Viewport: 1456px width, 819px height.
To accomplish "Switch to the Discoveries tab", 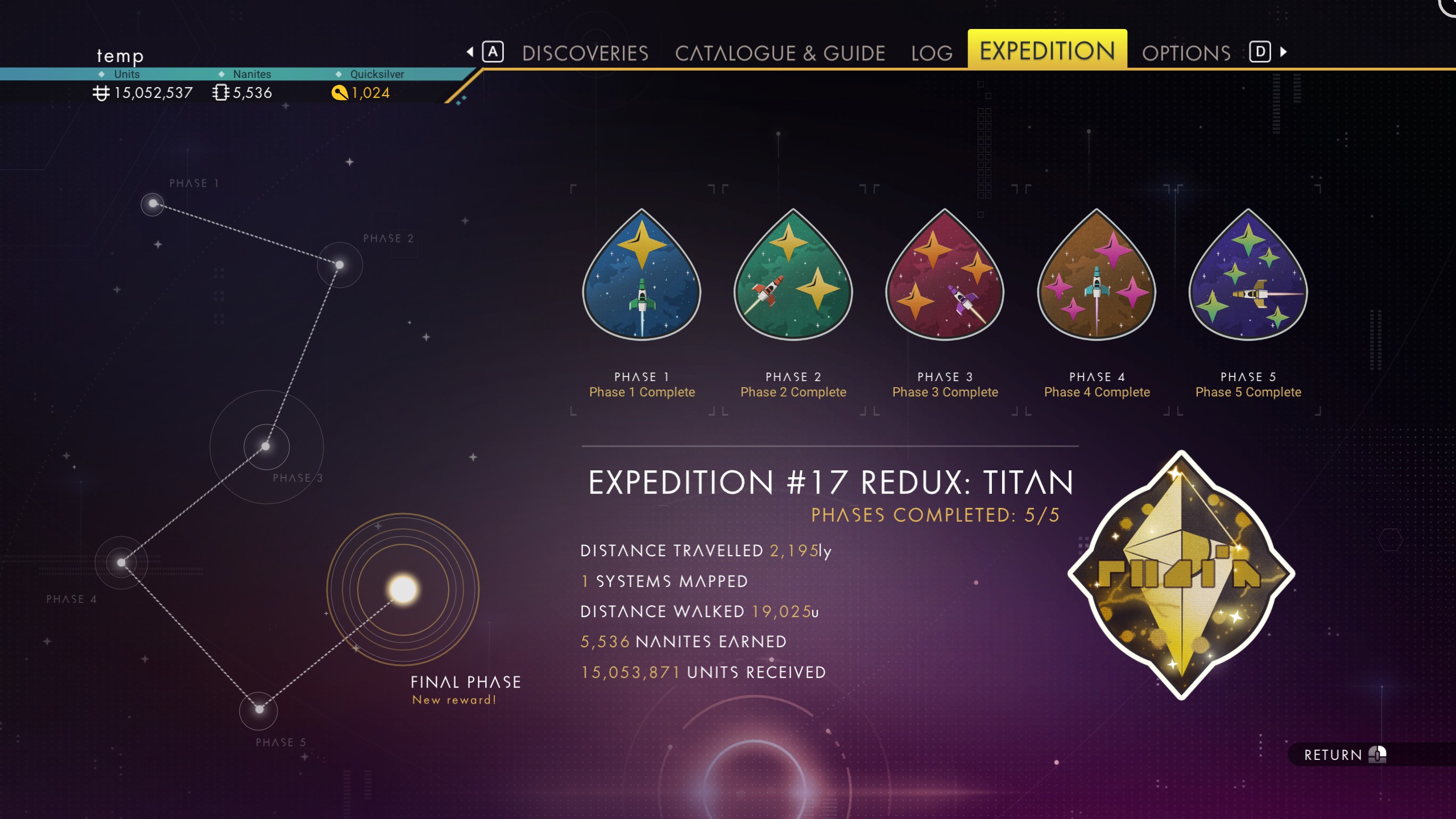I will coord(585,53).
